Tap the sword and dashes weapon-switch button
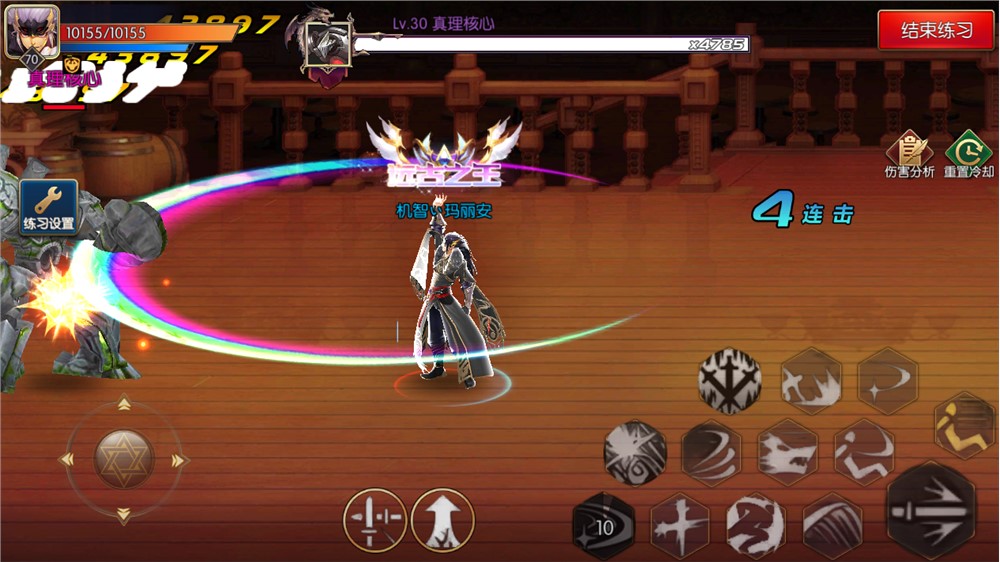This screenshot has width=1000, height=562. point(375,520)
